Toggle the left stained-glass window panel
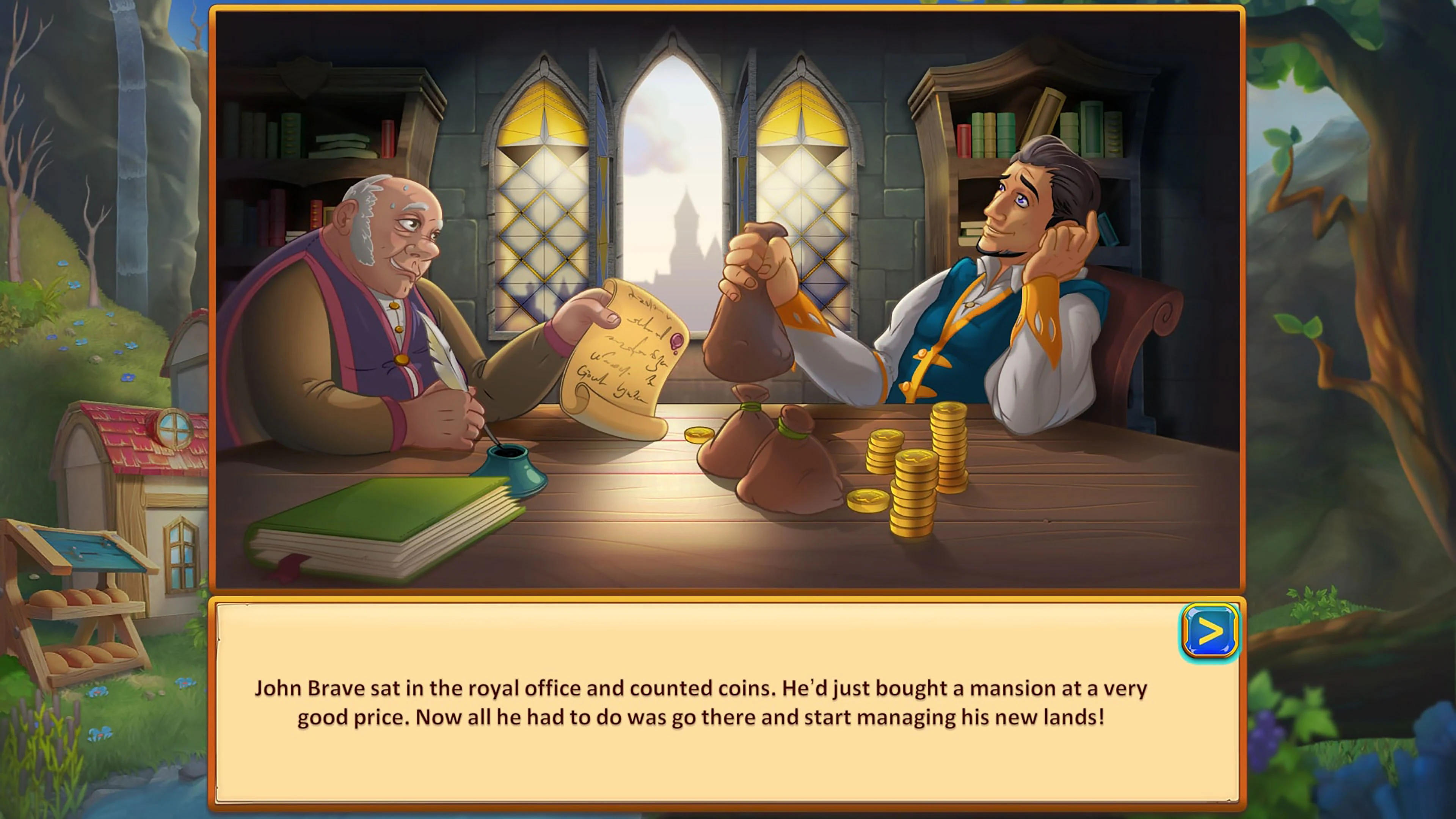Image resolution: width=1456 pixels, height=819 pixels. (543, 198)
